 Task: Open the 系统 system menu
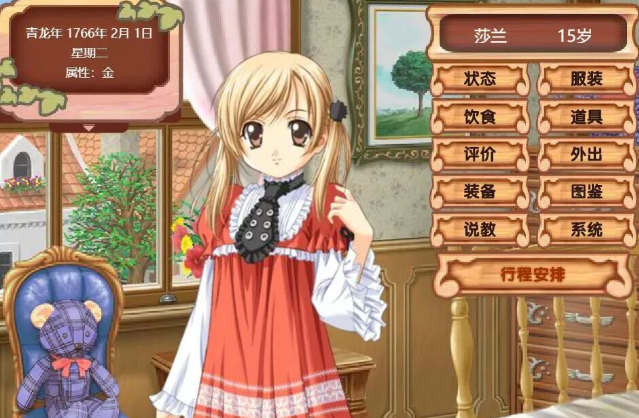pos(587,230)
